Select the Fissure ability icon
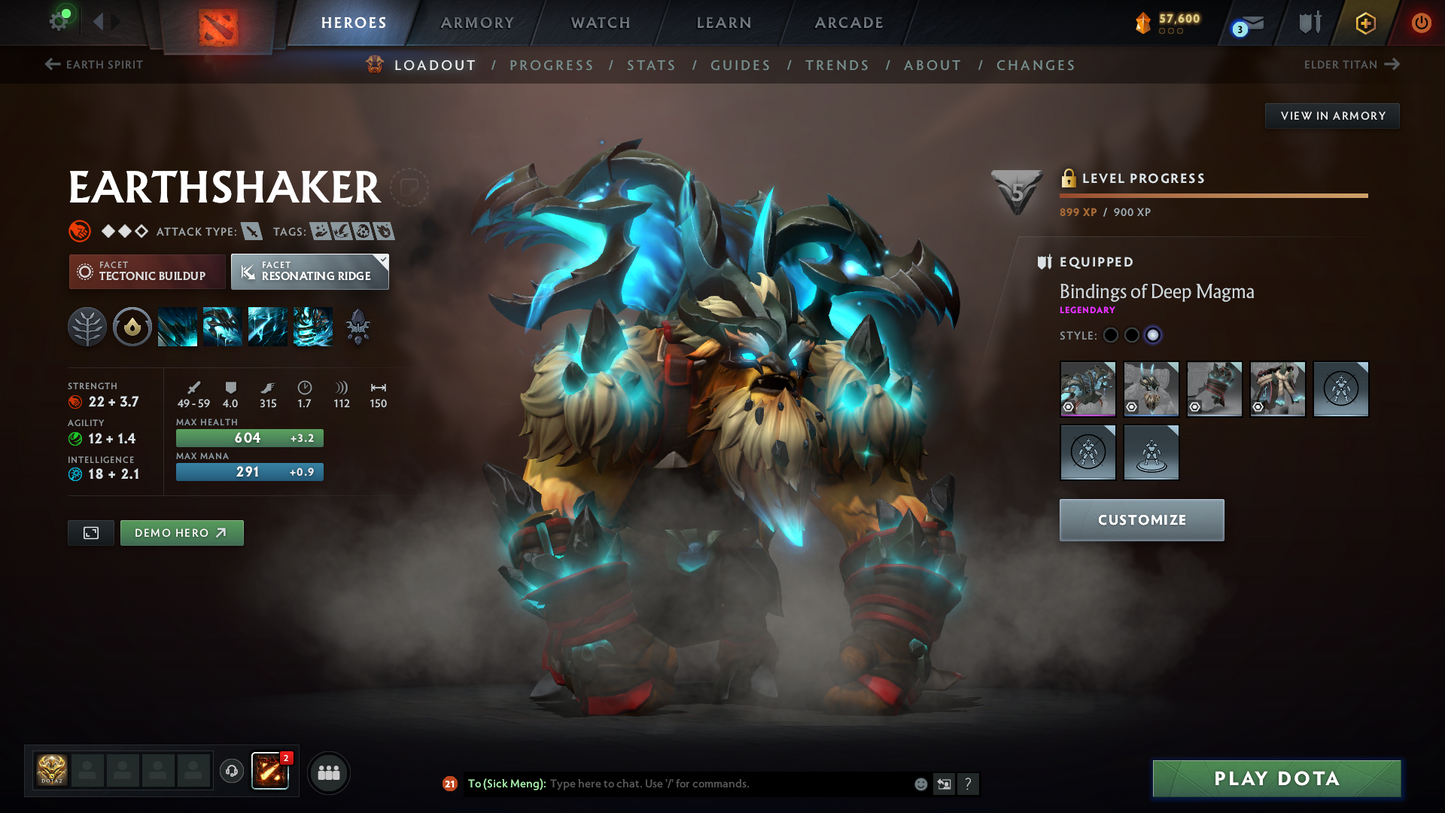 177,326
